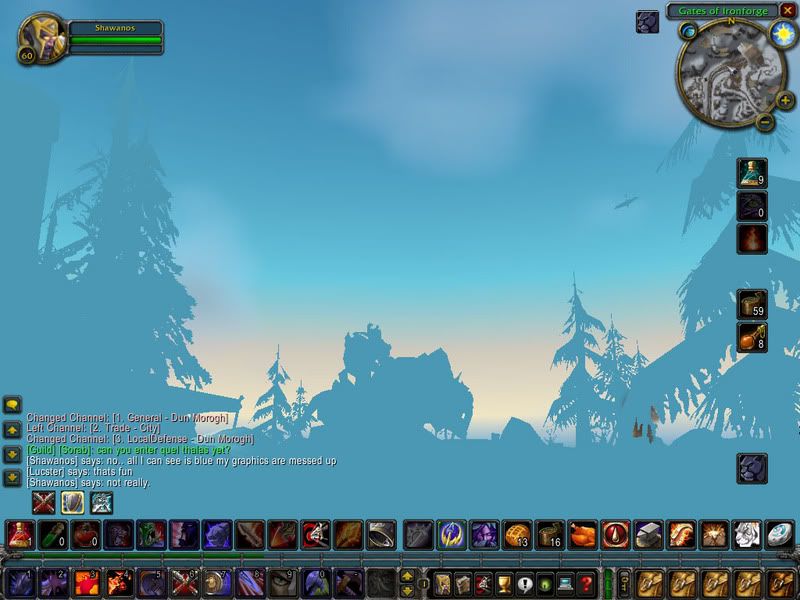This screenshot has height=600, width=800.
Task: Click the sun time-of-day indicator
Action: [783, 33]
